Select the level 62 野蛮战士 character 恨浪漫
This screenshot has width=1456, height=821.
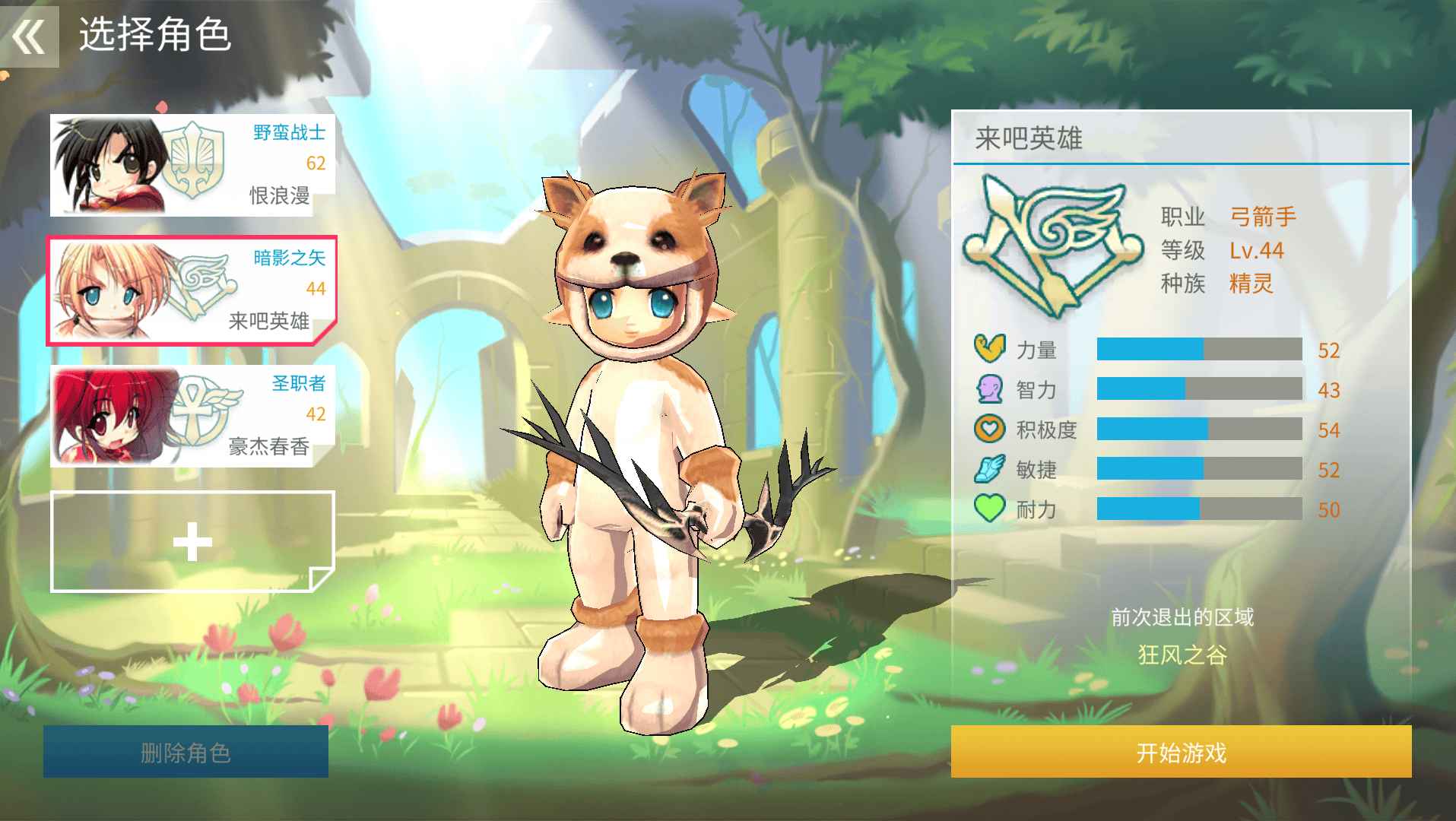[x=192, y=165]
